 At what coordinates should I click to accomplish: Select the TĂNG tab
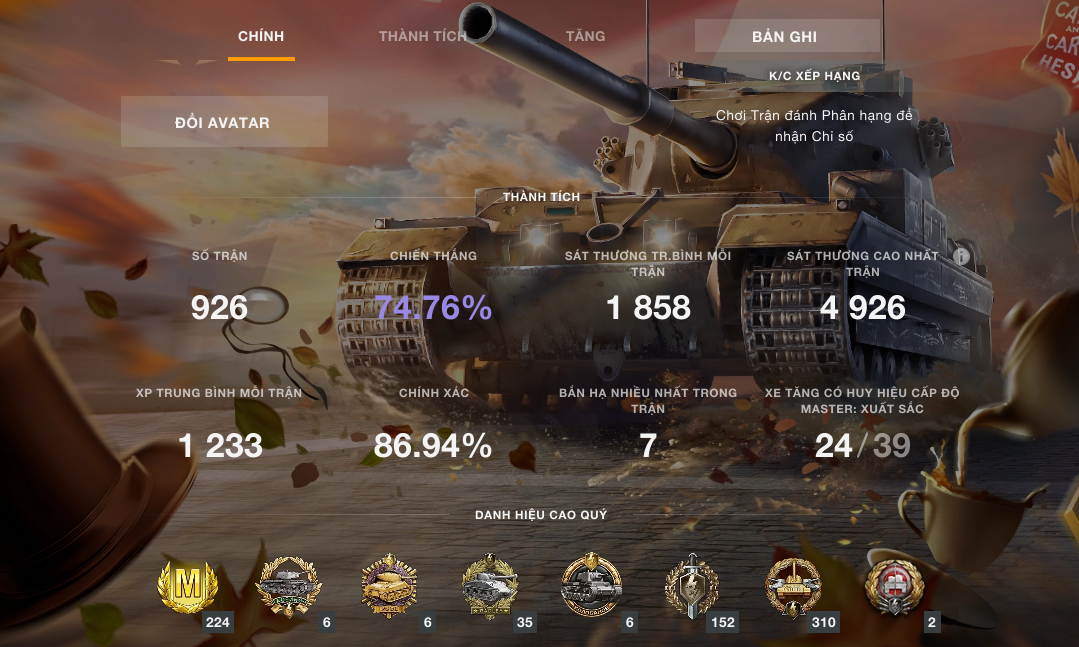(585, 36)
